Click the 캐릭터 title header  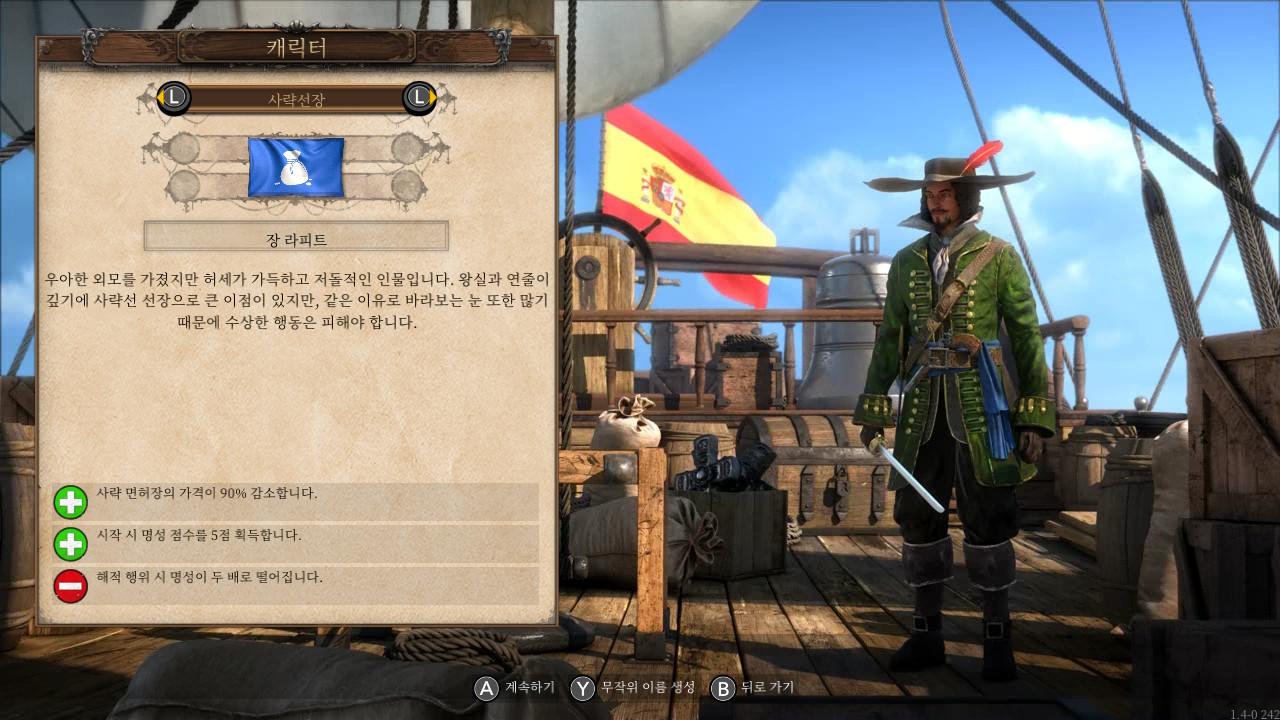(296, 46)
